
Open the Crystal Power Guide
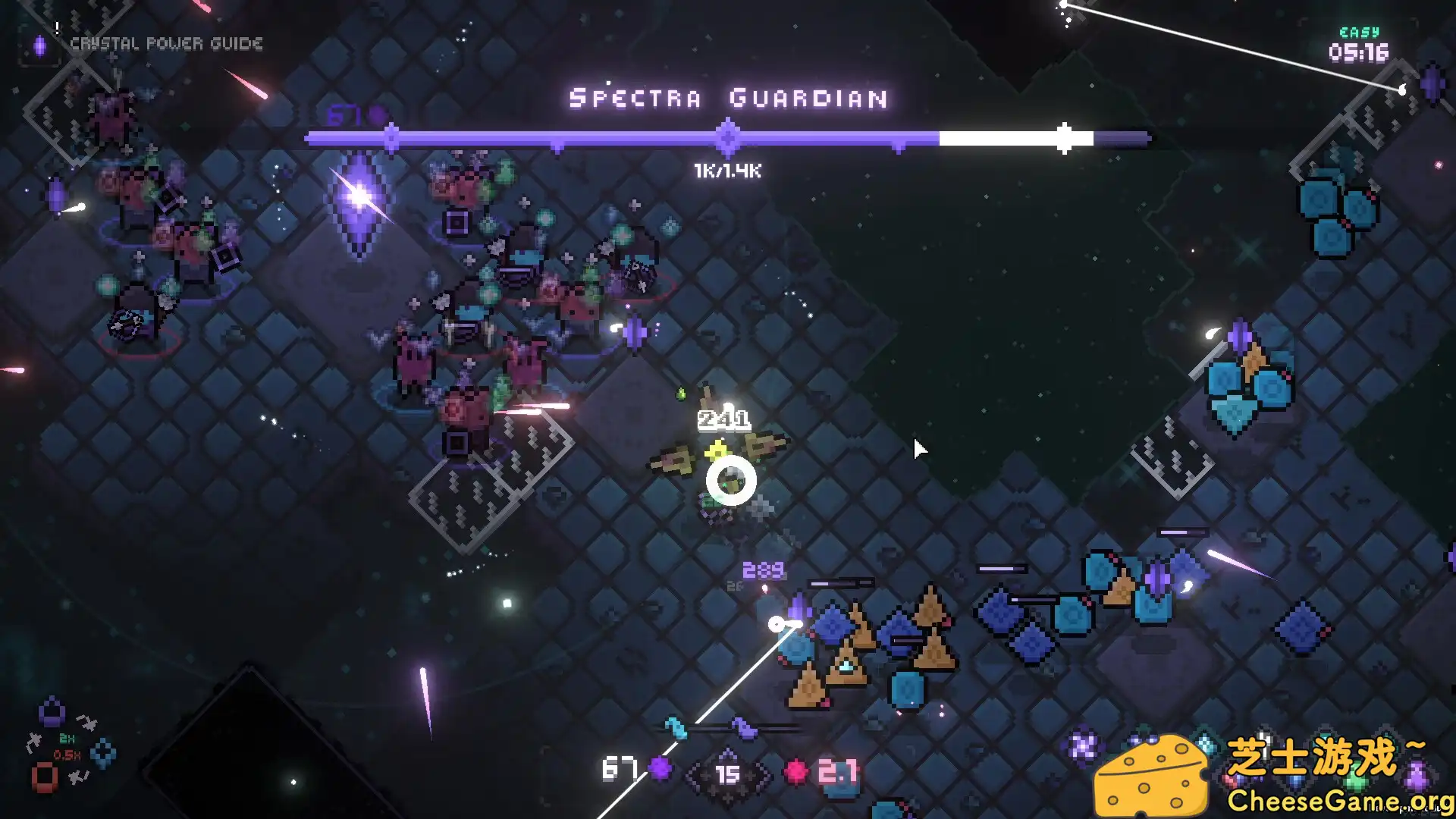[x=165, y=44]
